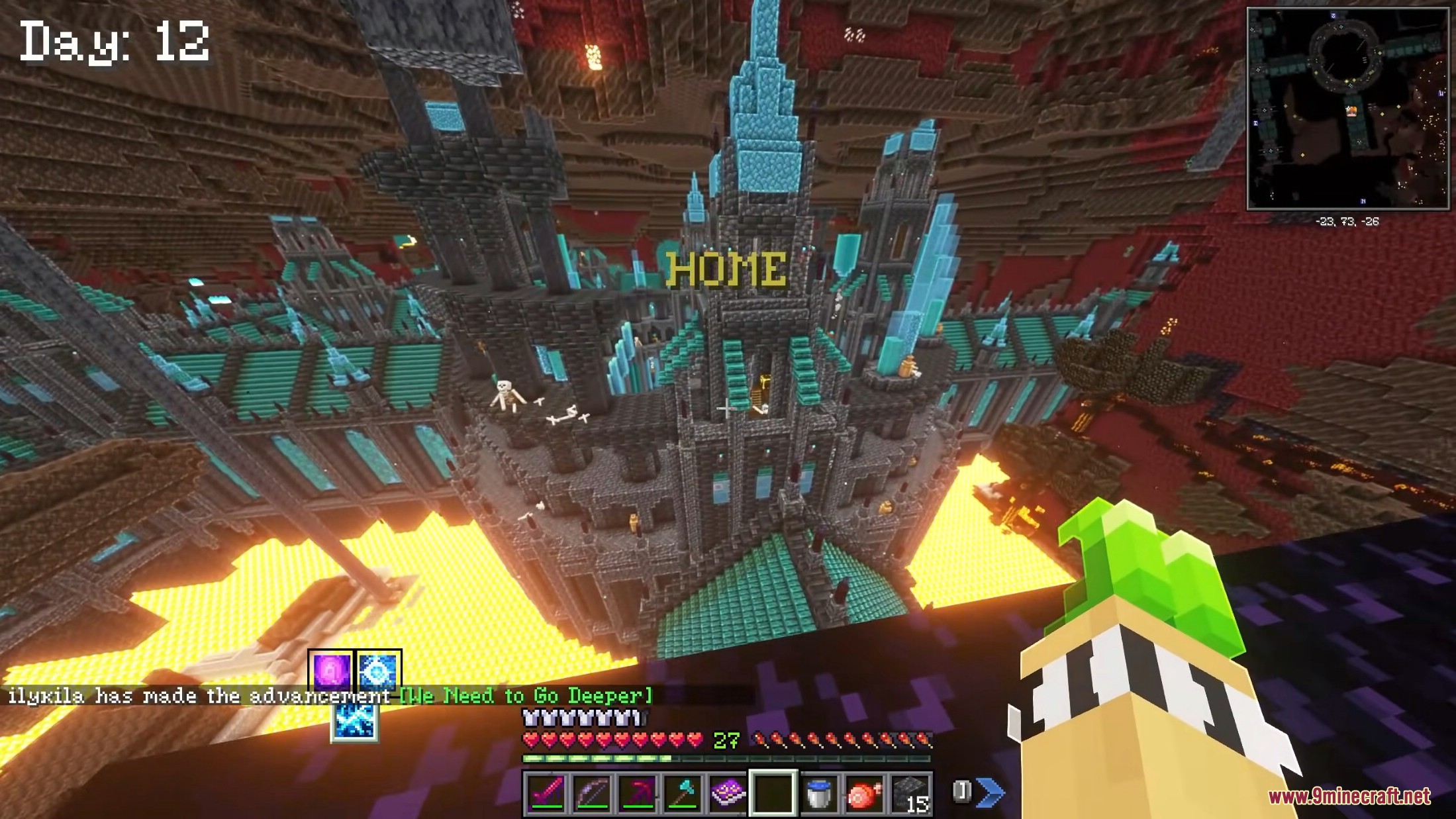
Task: Activate the blue ring ability icon
Action: tap(378, 671)
